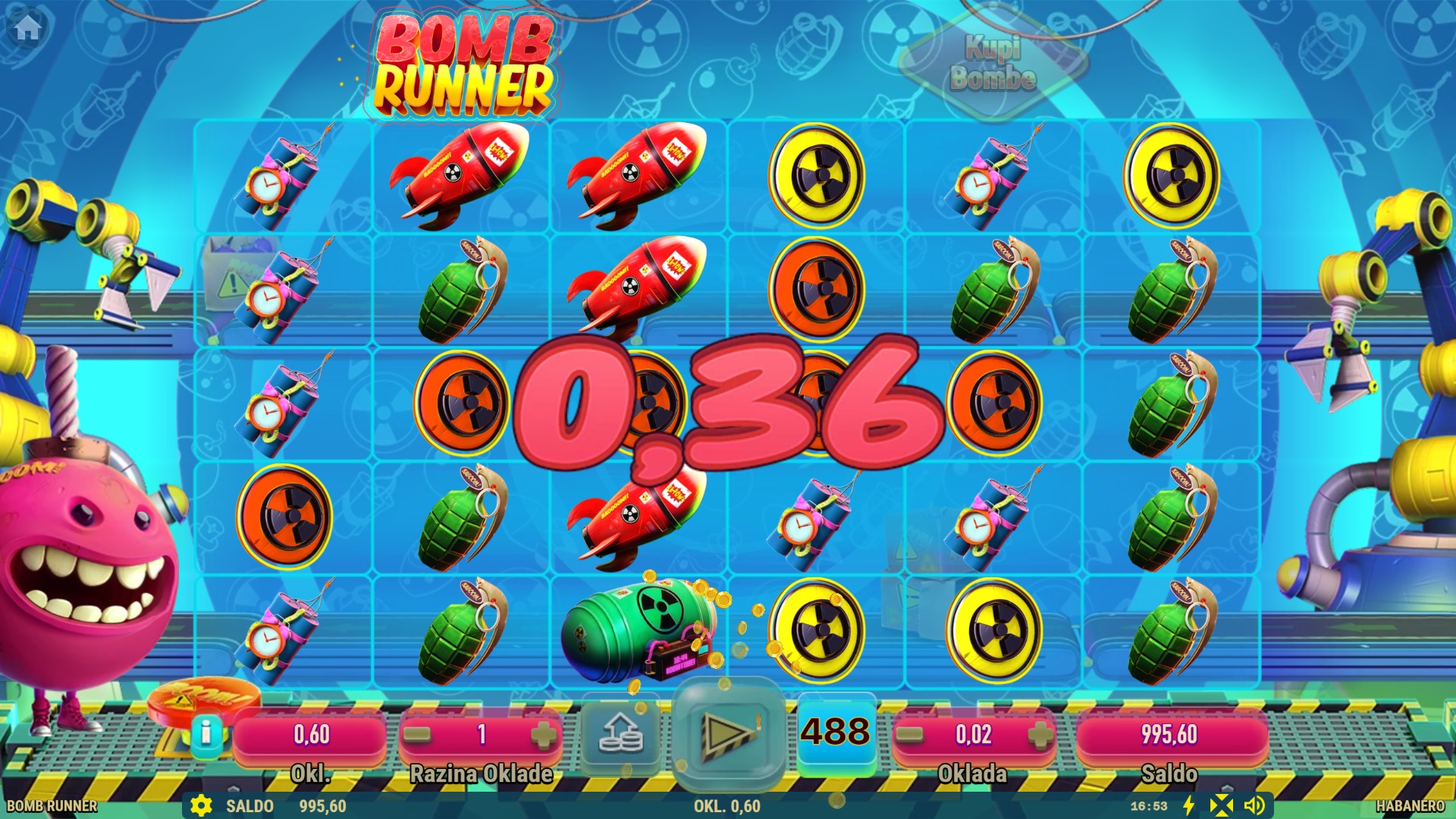The image size is (1456, 819).
Task: Open settings with the gear icon
Action: coord(201,805)
